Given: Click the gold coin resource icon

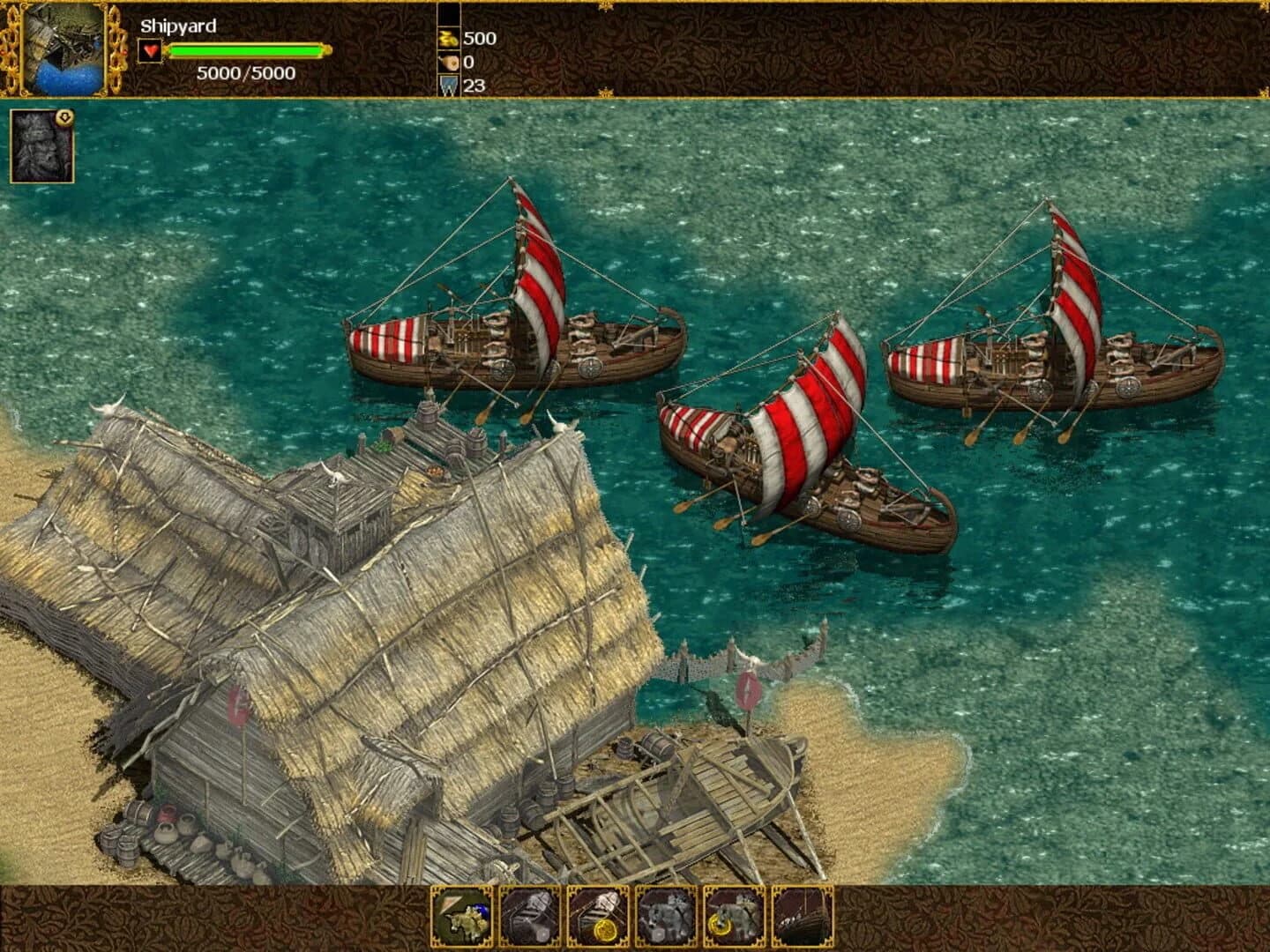Looking at the screenshot, I should pyautogui.click(x=448, y=39).
